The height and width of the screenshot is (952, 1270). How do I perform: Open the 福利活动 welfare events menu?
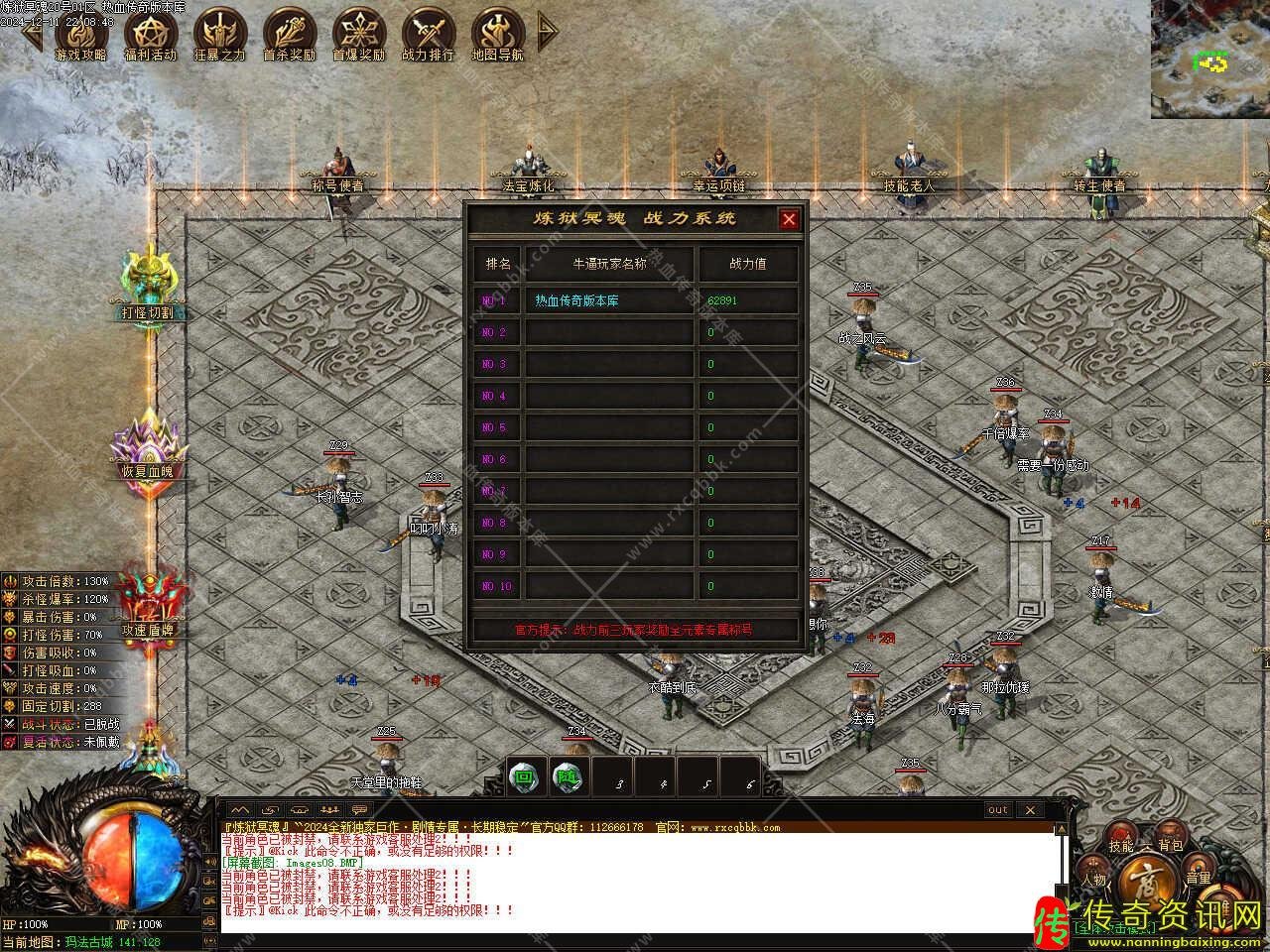click(150, 35)
